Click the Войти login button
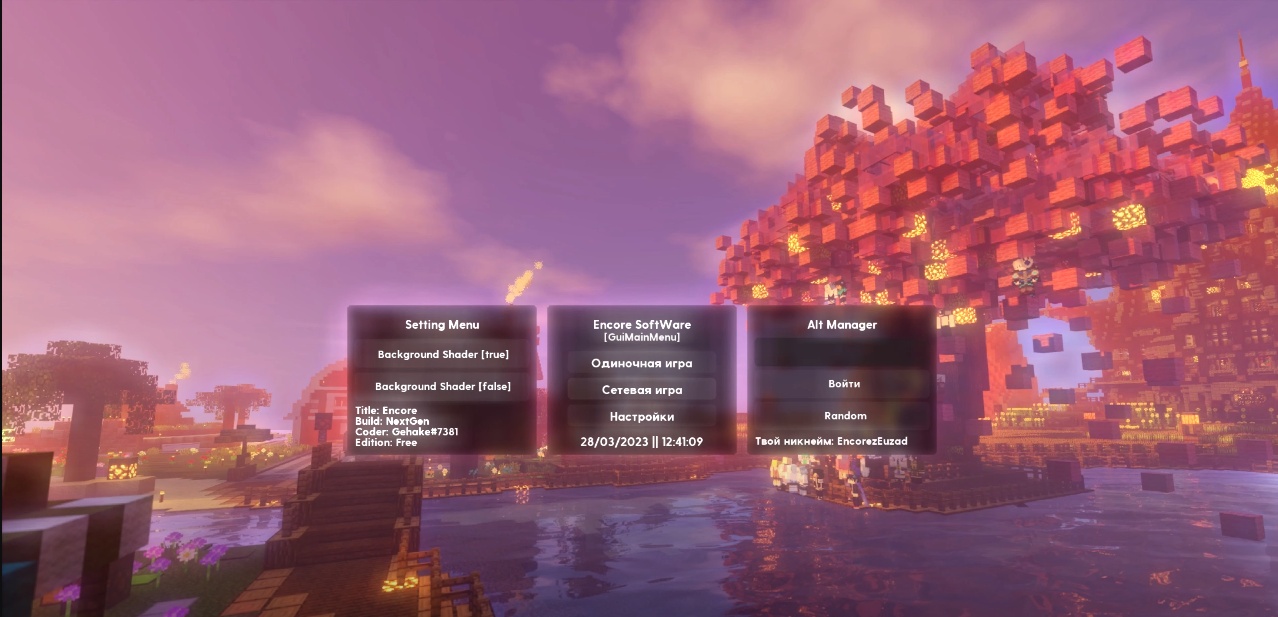The image size is (1278, 617). pos(843,384)
